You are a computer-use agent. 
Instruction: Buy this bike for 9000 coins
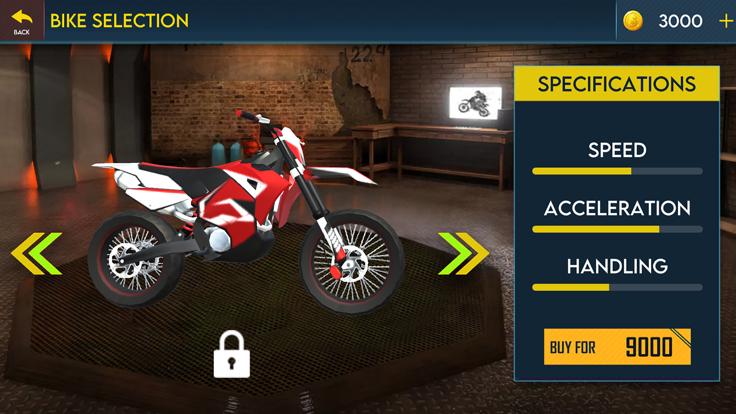point(617,347)
